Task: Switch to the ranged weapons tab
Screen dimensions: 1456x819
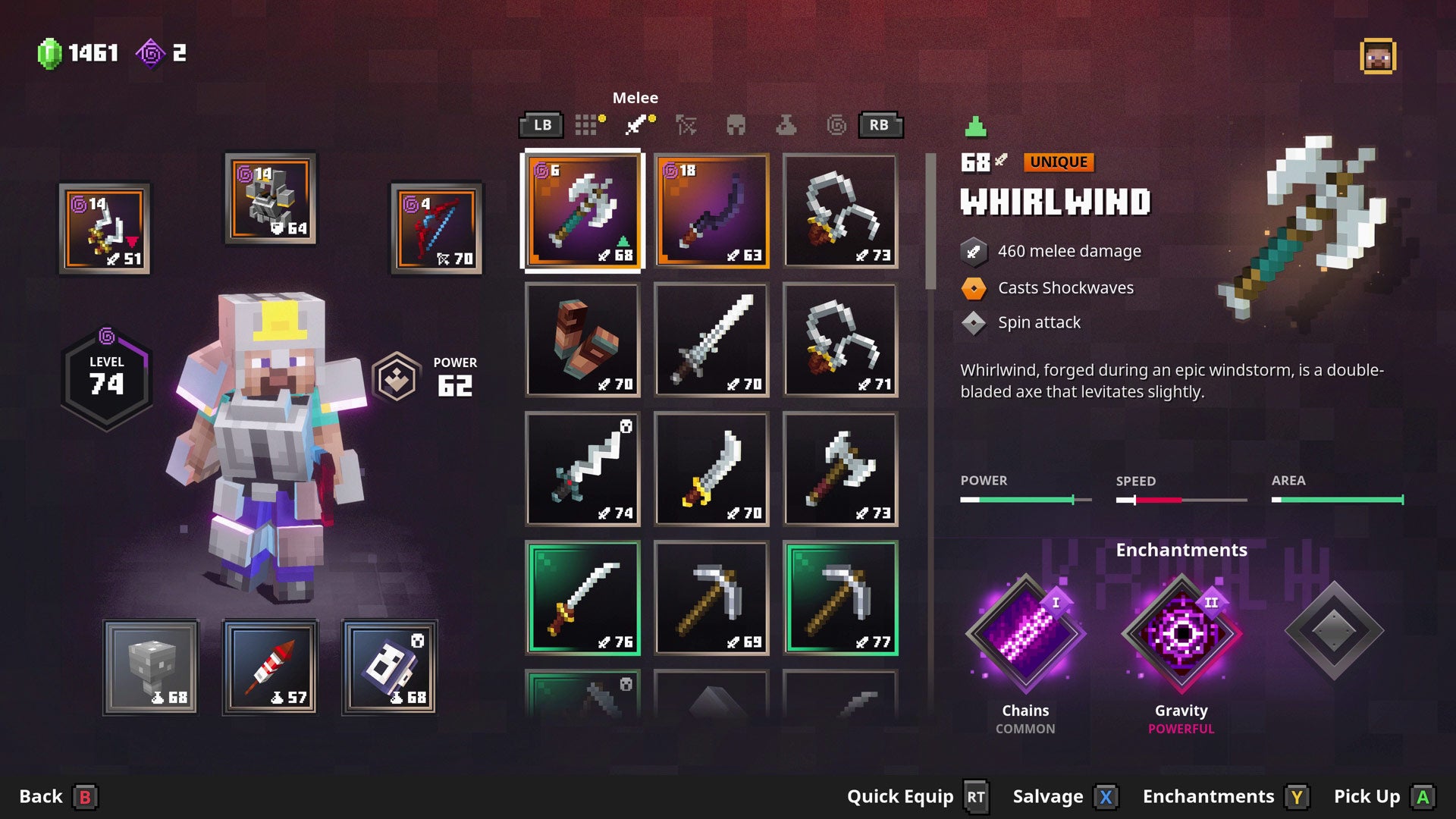Action: (x=686, y=125)
